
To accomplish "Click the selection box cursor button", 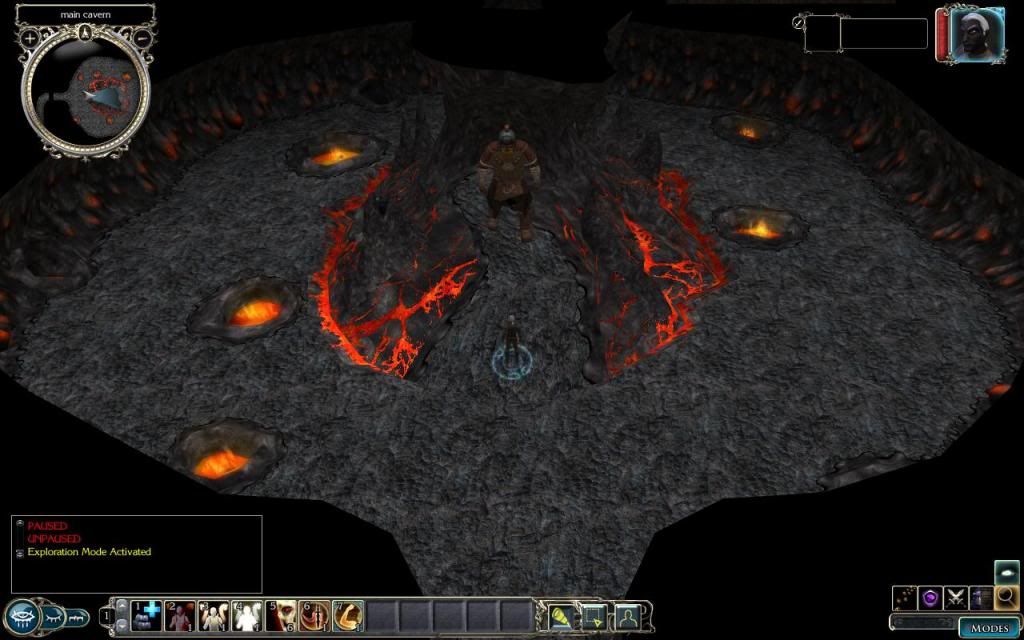I will pyautogui.click(x=594, y=616).
